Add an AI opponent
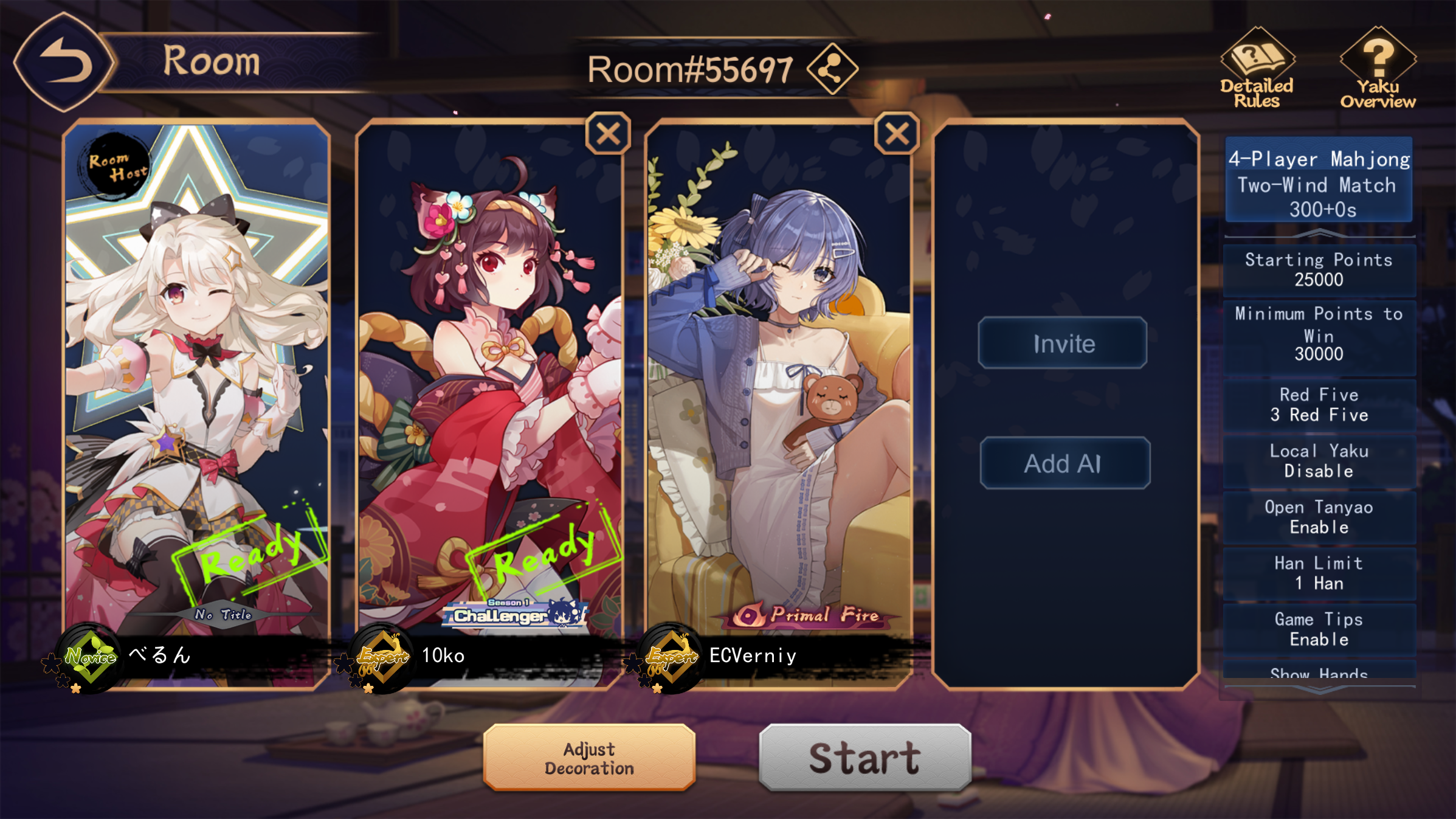Viewport: 1456px width, 819px height. (x=1064, y=463)
